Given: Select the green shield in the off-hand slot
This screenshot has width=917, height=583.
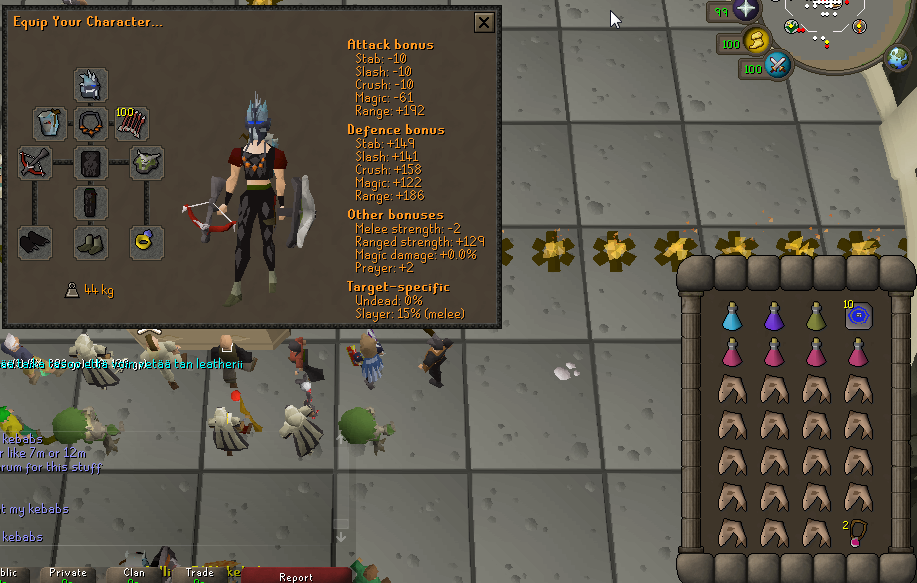Looking at the screenshot, I should [147, 162].
